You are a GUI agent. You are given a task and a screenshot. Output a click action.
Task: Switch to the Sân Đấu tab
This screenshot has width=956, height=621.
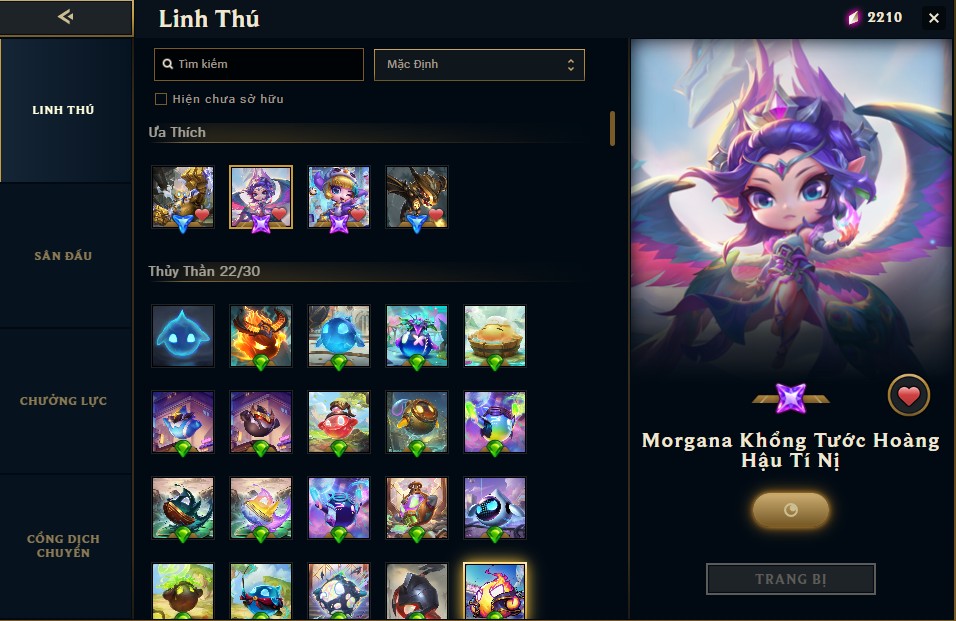66,256
